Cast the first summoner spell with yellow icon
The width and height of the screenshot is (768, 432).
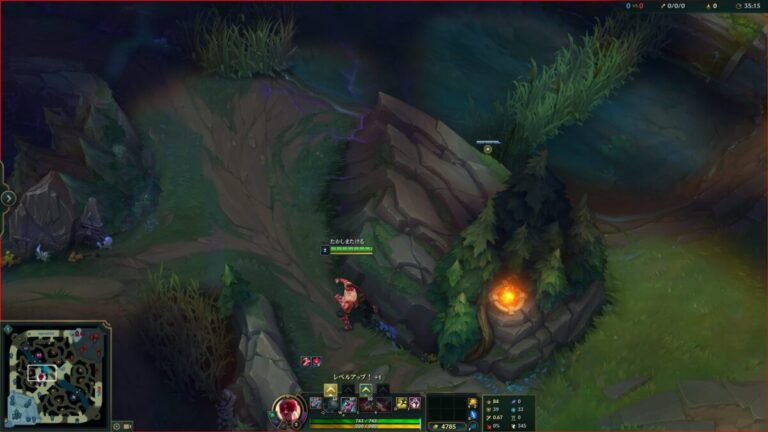click(400, 404)
